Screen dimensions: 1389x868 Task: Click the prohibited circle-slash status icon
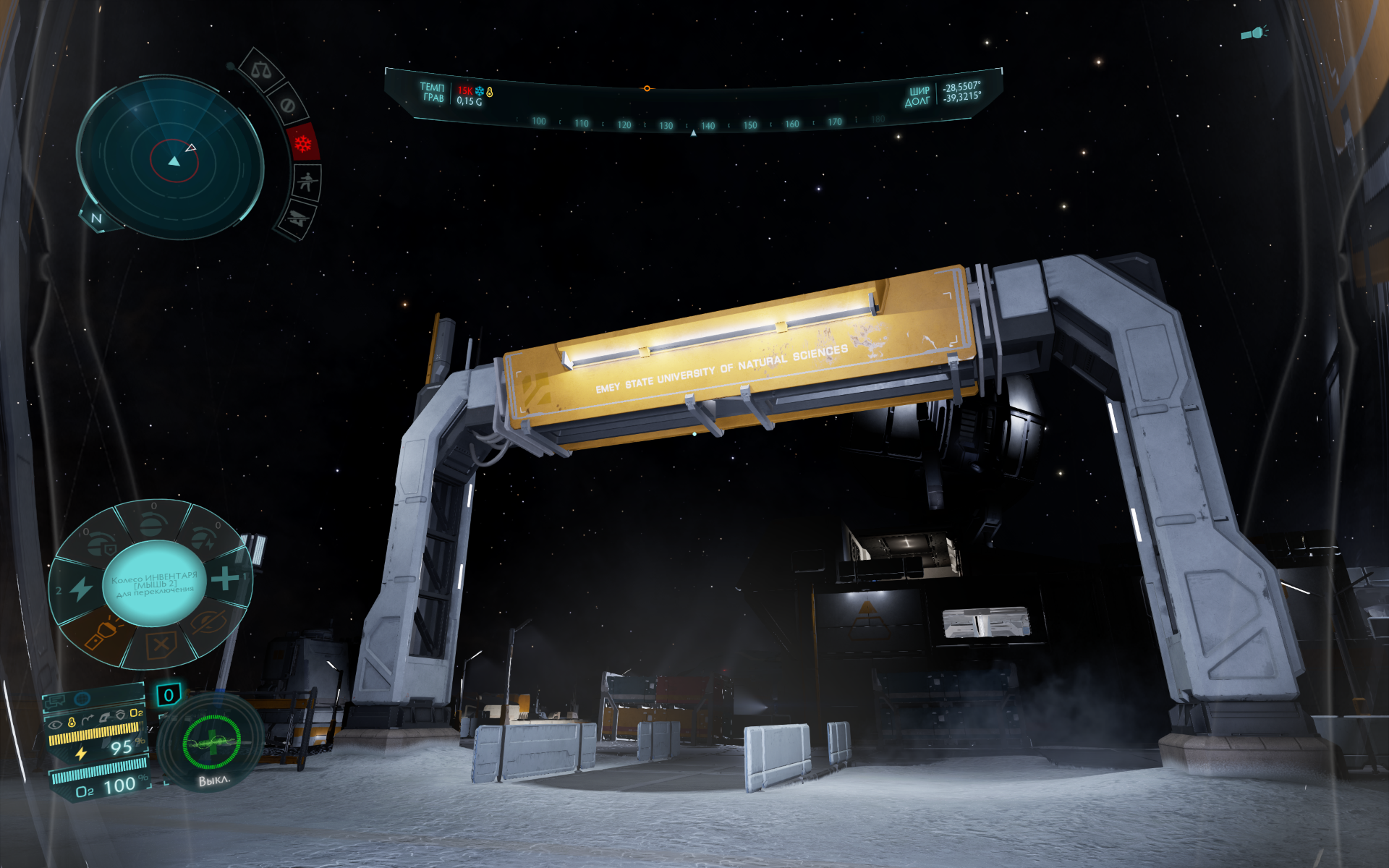287,106
